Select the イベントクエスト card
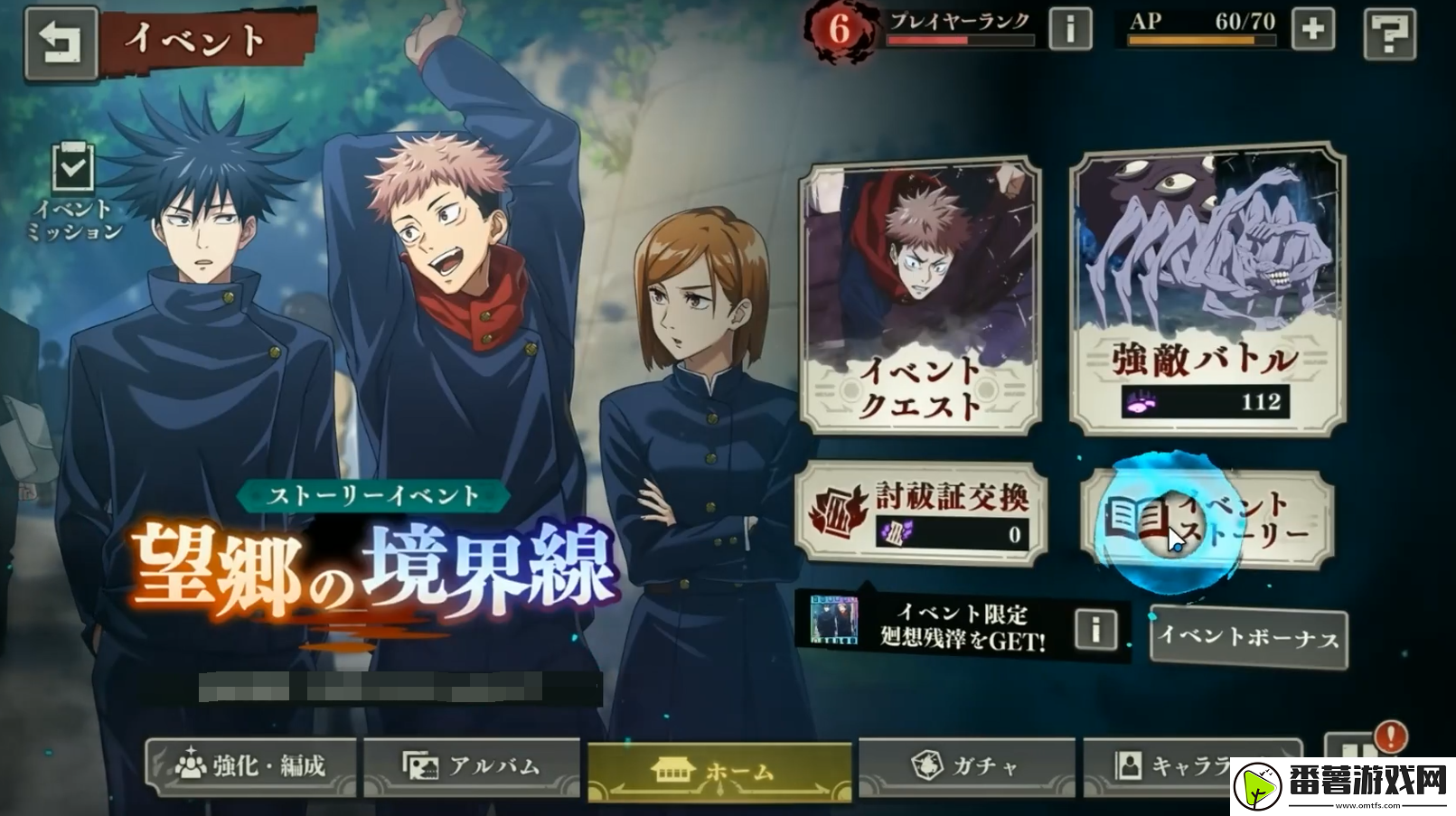 (x=921, y=297)
